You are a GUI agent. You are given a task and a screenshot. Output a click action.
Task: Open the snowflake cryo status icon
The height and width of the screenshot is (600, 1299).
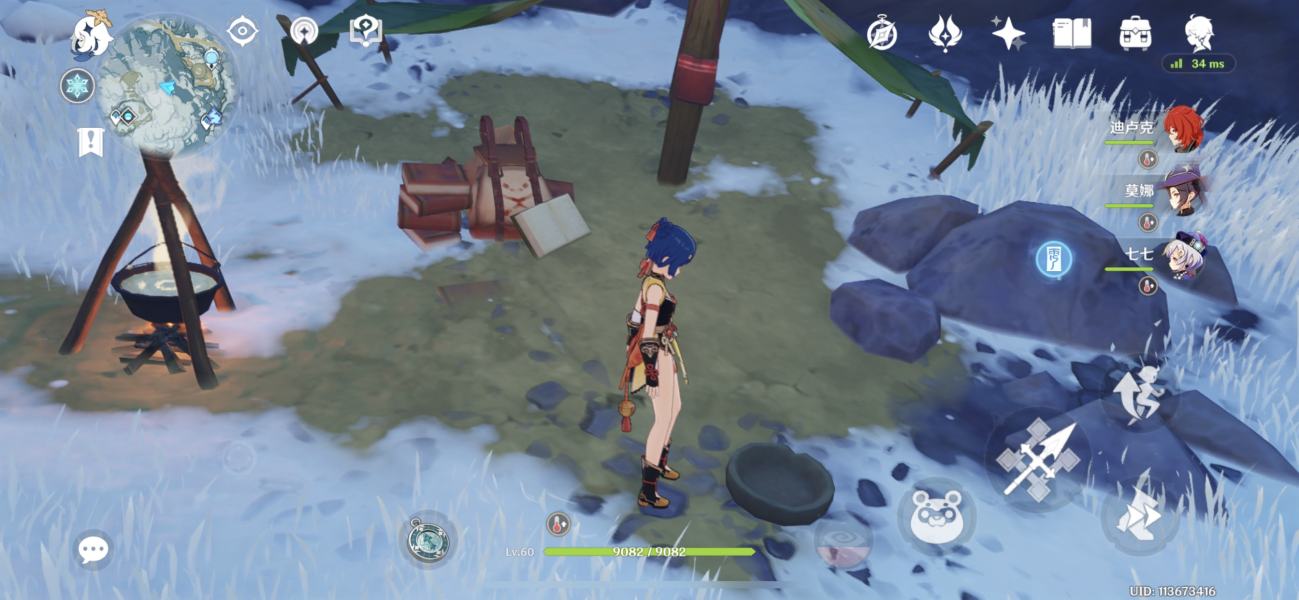point(76,86)
